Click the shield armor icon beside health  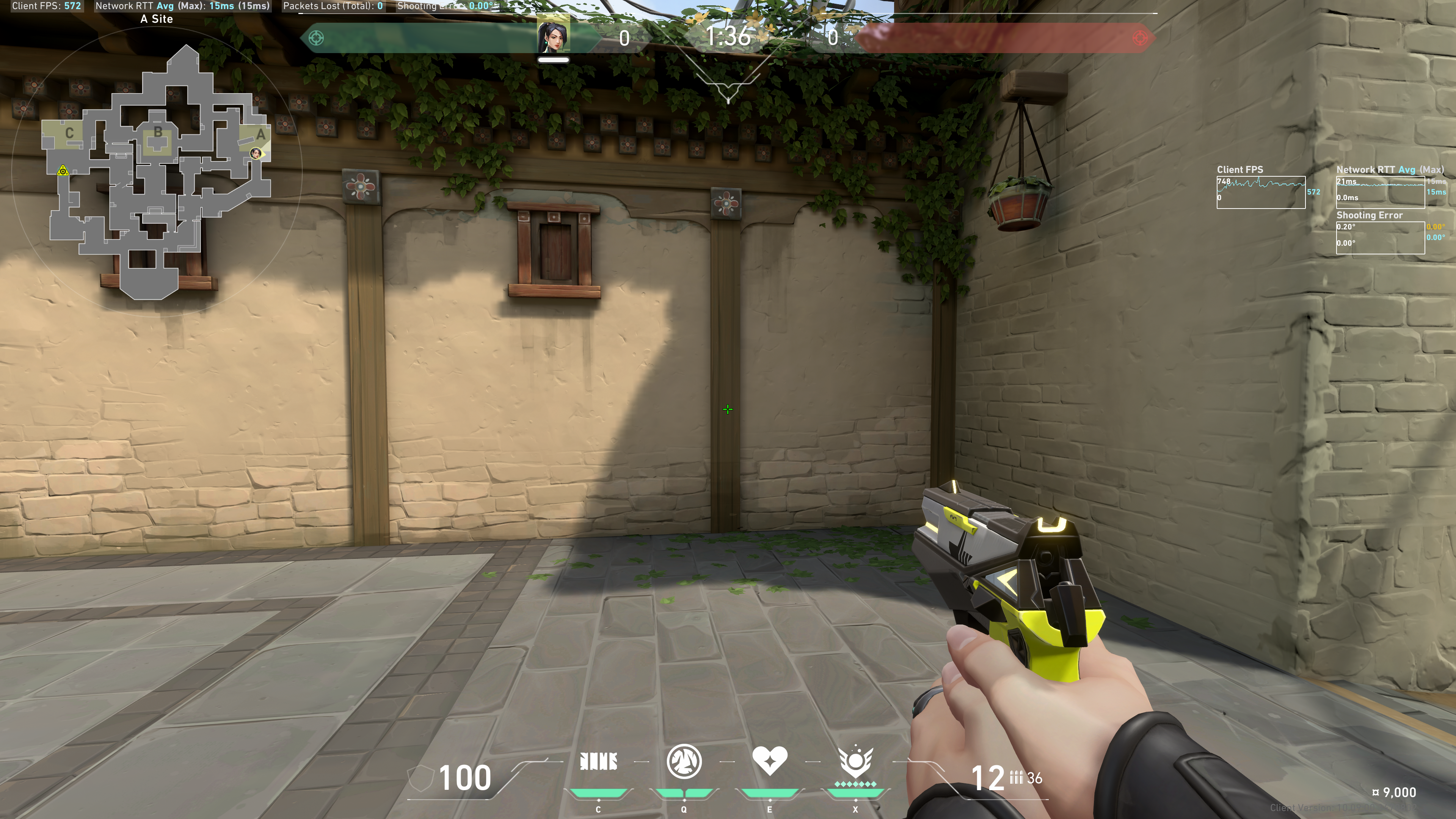coord(420,778)
